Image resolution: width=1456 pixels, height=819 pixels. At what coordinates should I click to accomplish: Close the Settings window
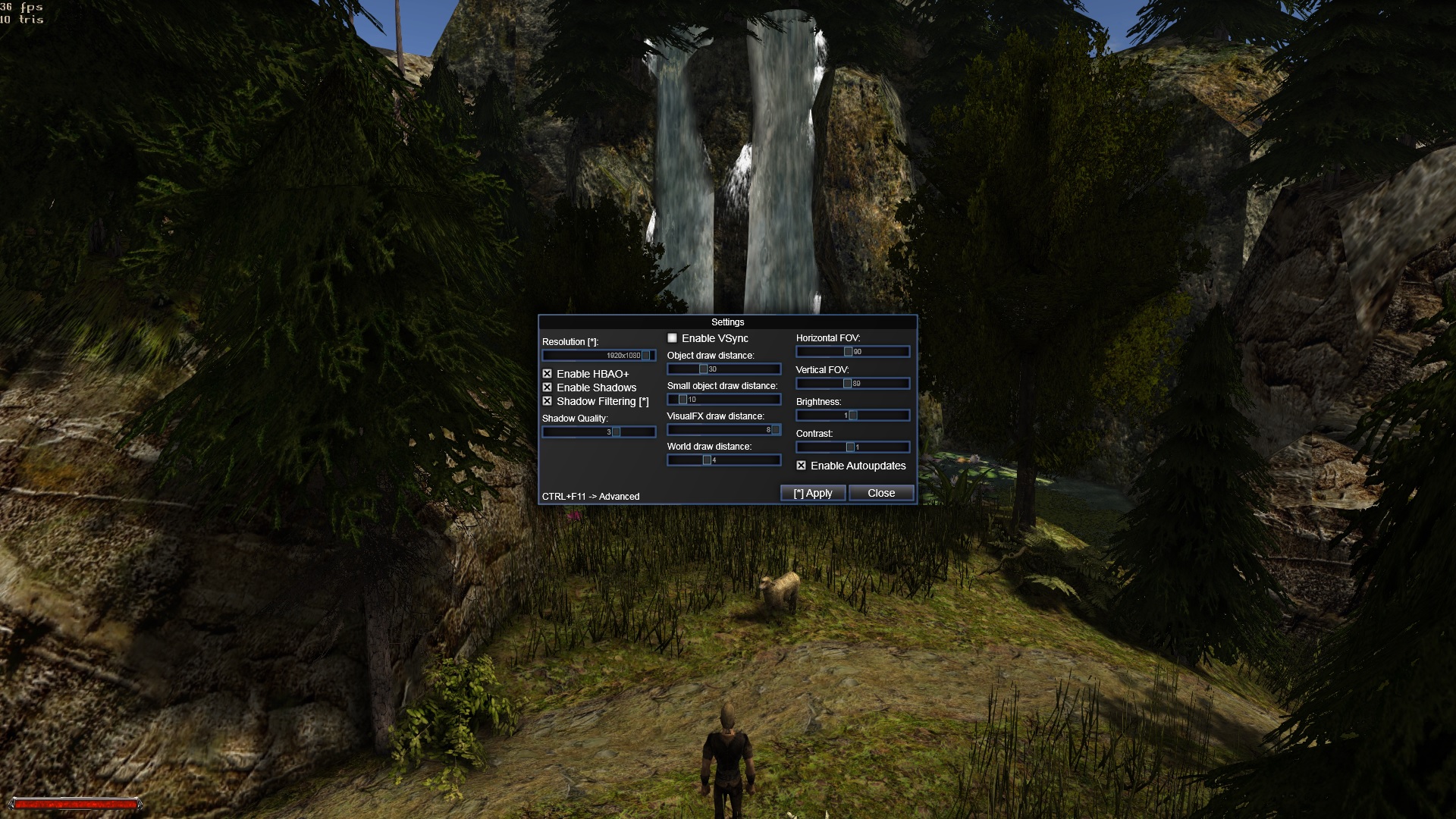point(880,493)
